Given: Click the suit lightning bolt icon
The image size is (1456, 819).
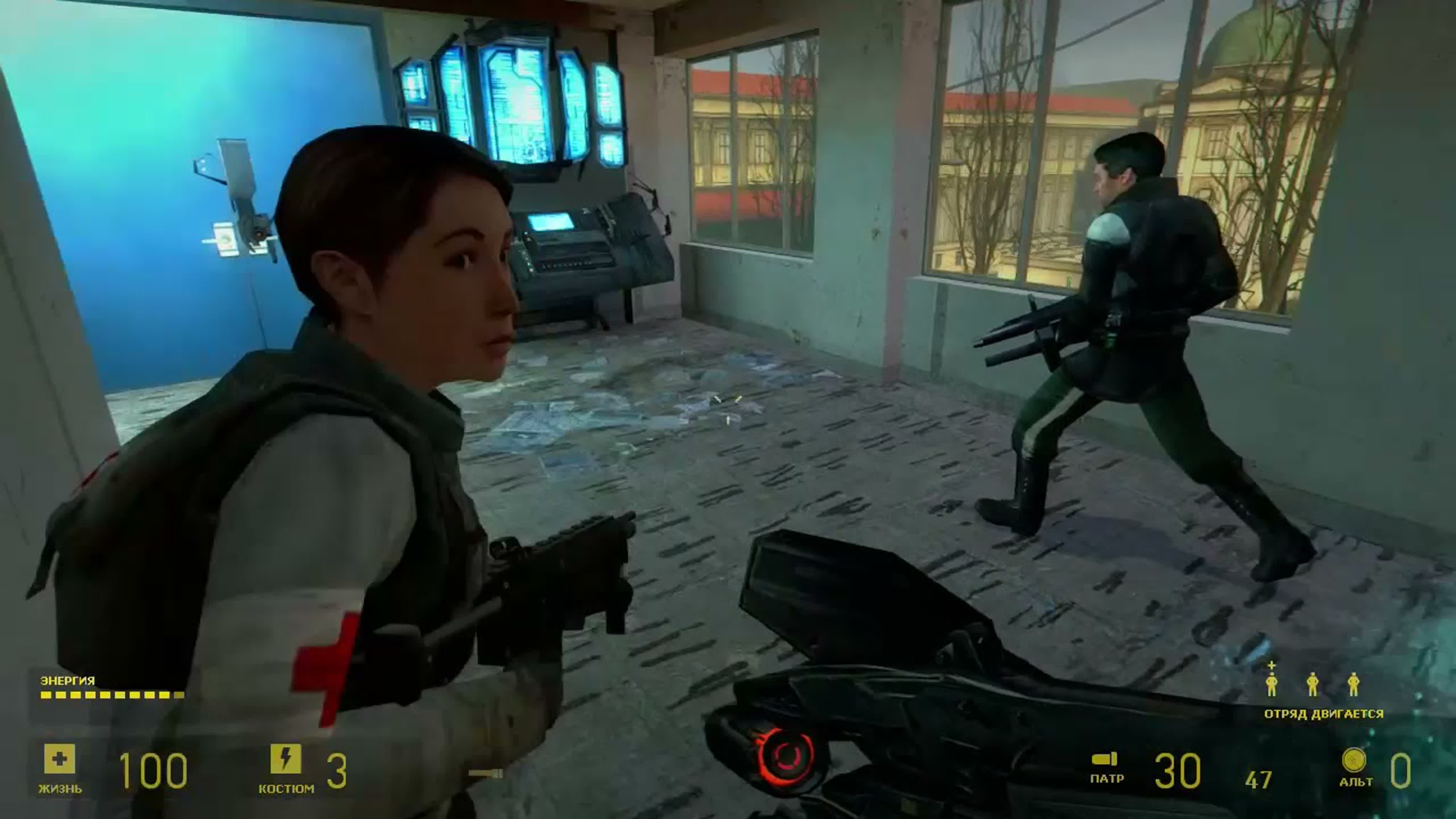Looking at the screenshot, I should 285,758.
